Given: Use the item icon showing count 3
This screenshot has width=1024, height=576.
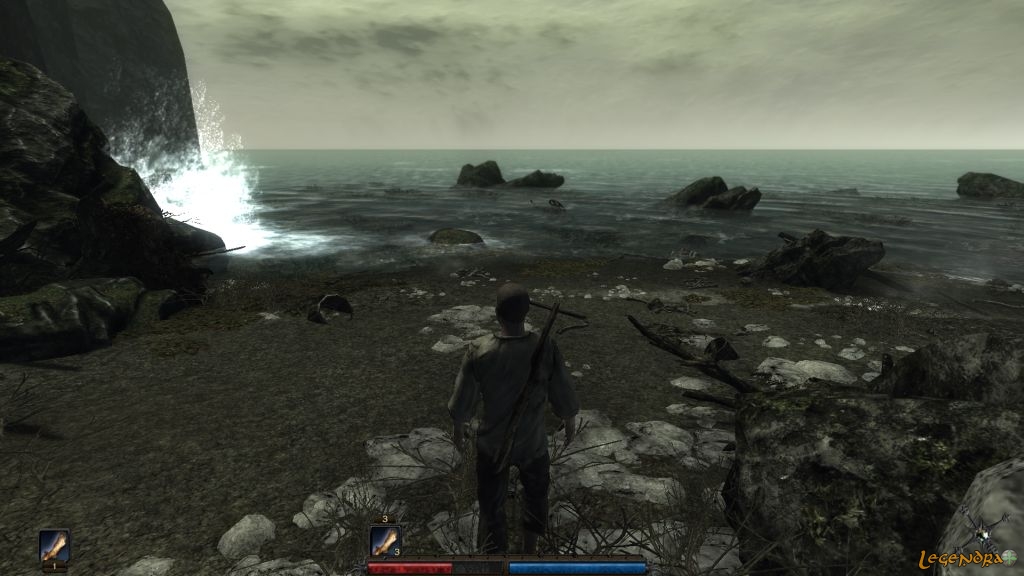Looking at the screenshot, I should click(x=385, y=541).
